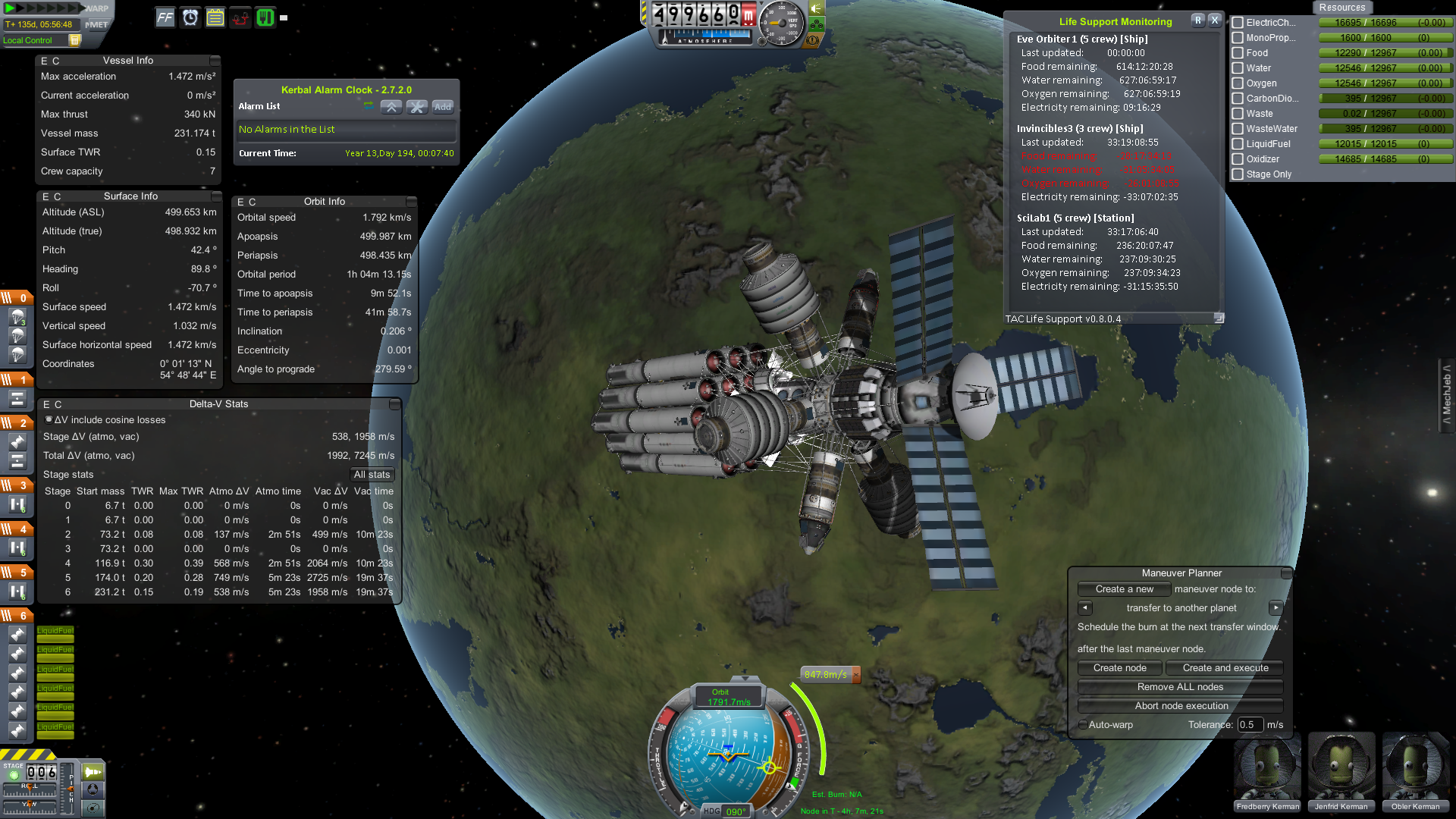Check the Stage Only resources option
1456x819 pixels.
(x=1239, y=174)
